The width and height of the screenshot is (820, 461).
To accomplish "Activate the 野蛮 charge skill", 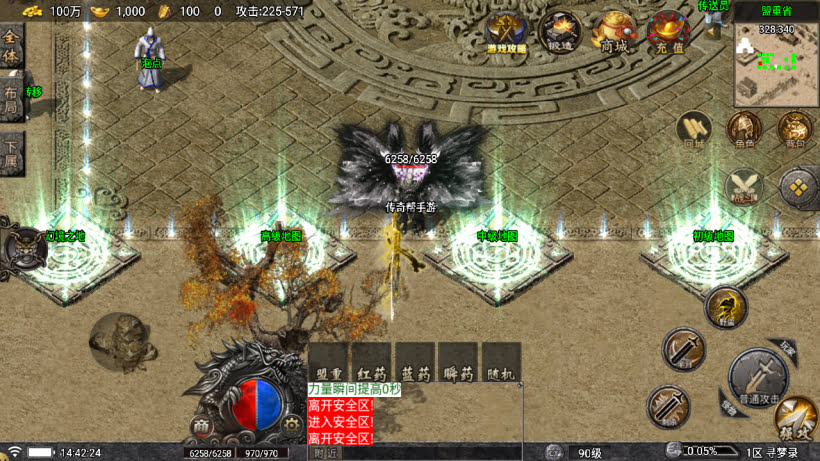I will click(725, 307).
